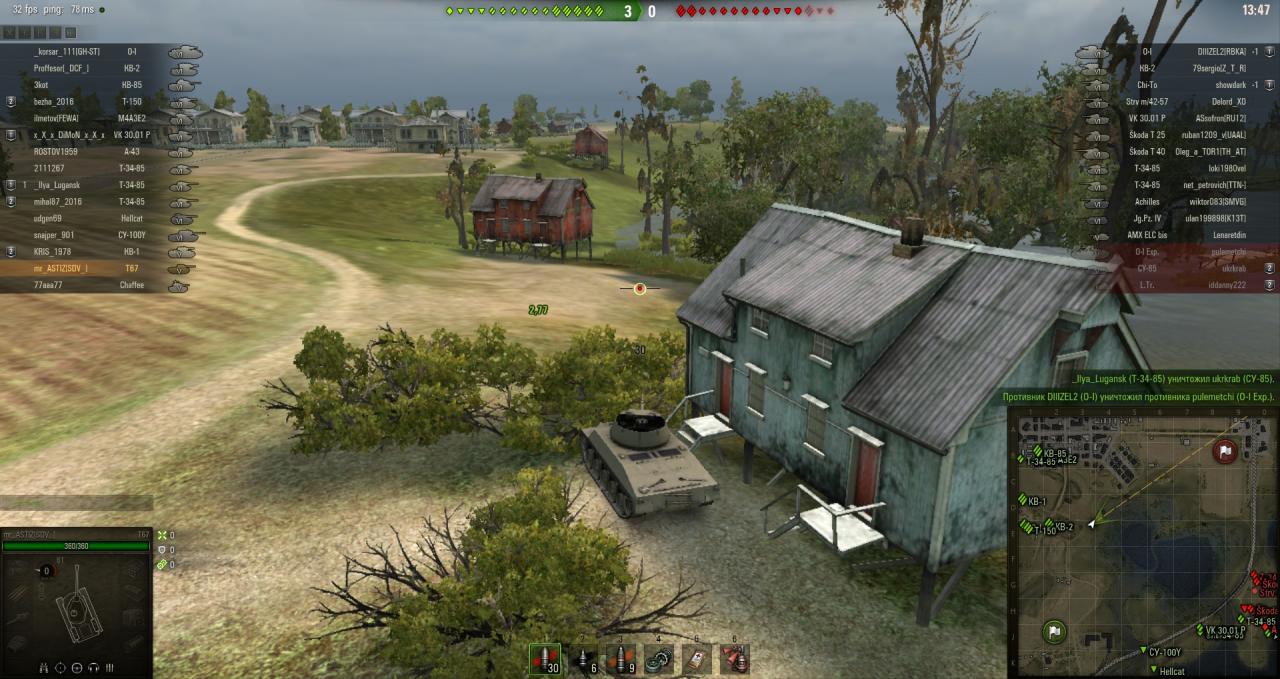Click the red enemy base flag on minimap
Viewport: 1280px width, 679px height.
1224,452
